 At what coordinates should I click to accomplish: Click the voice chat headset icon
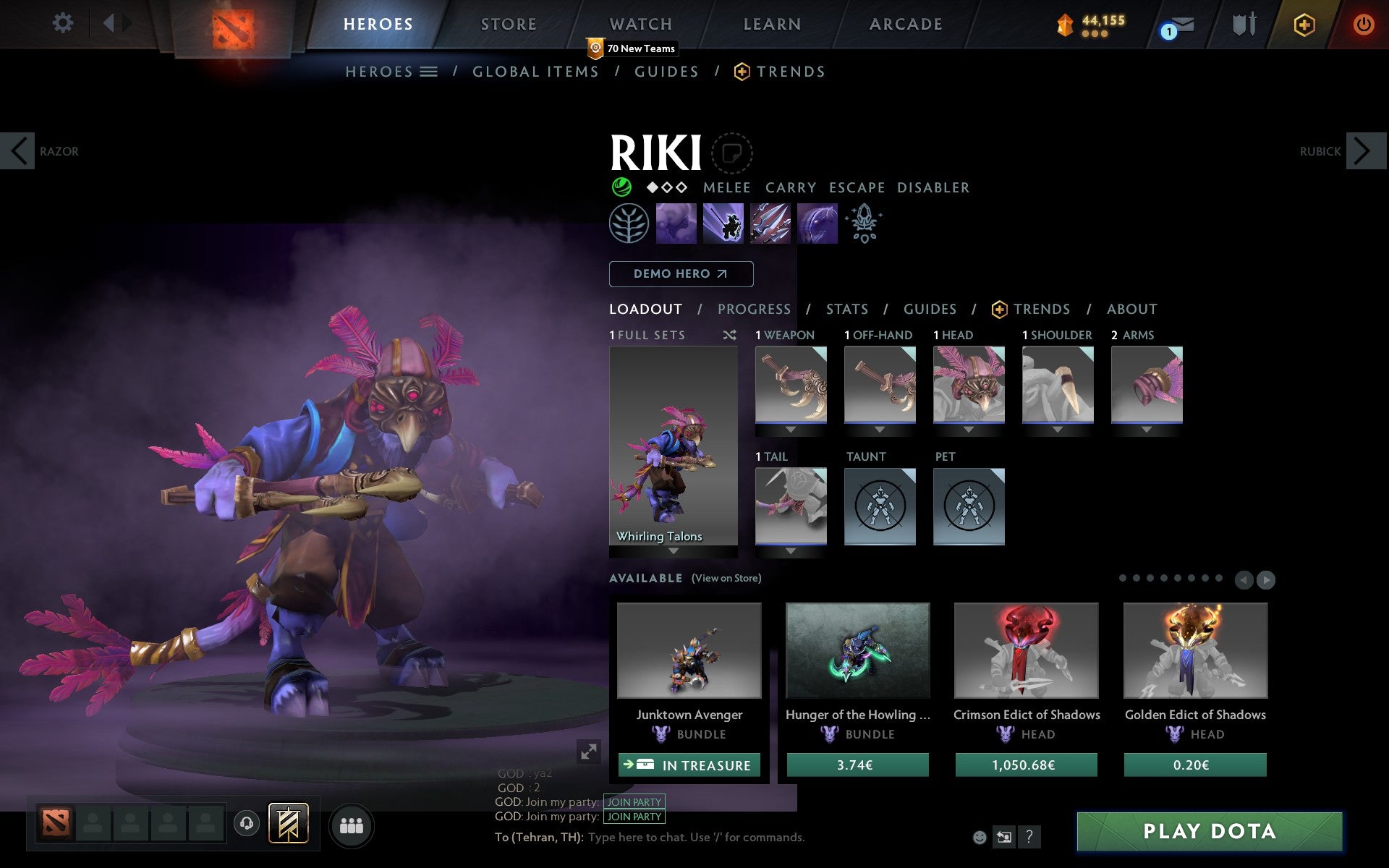pos(246,823)
